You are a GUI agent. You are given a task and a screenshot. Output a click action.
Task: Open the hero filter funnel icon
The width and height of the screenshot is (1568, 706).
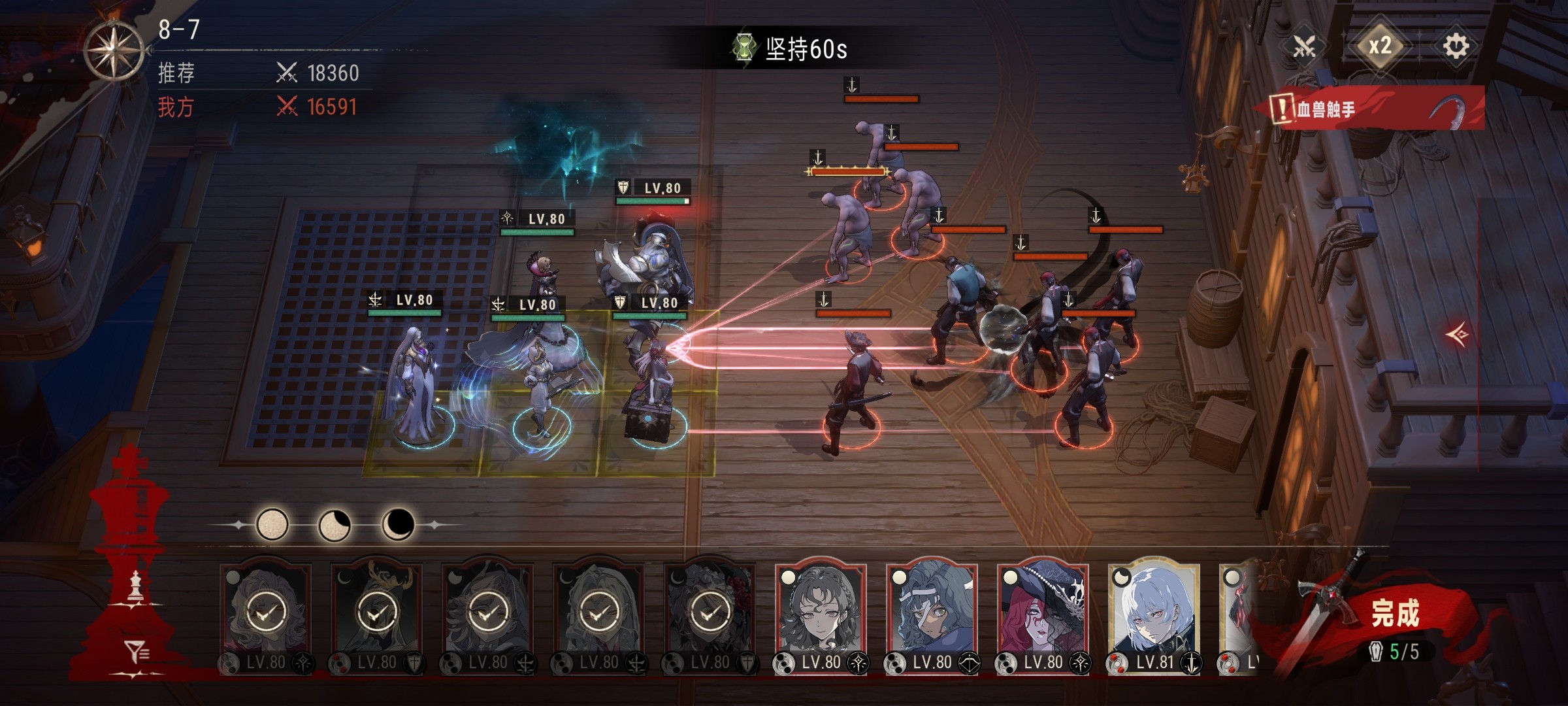coord(137,651)
